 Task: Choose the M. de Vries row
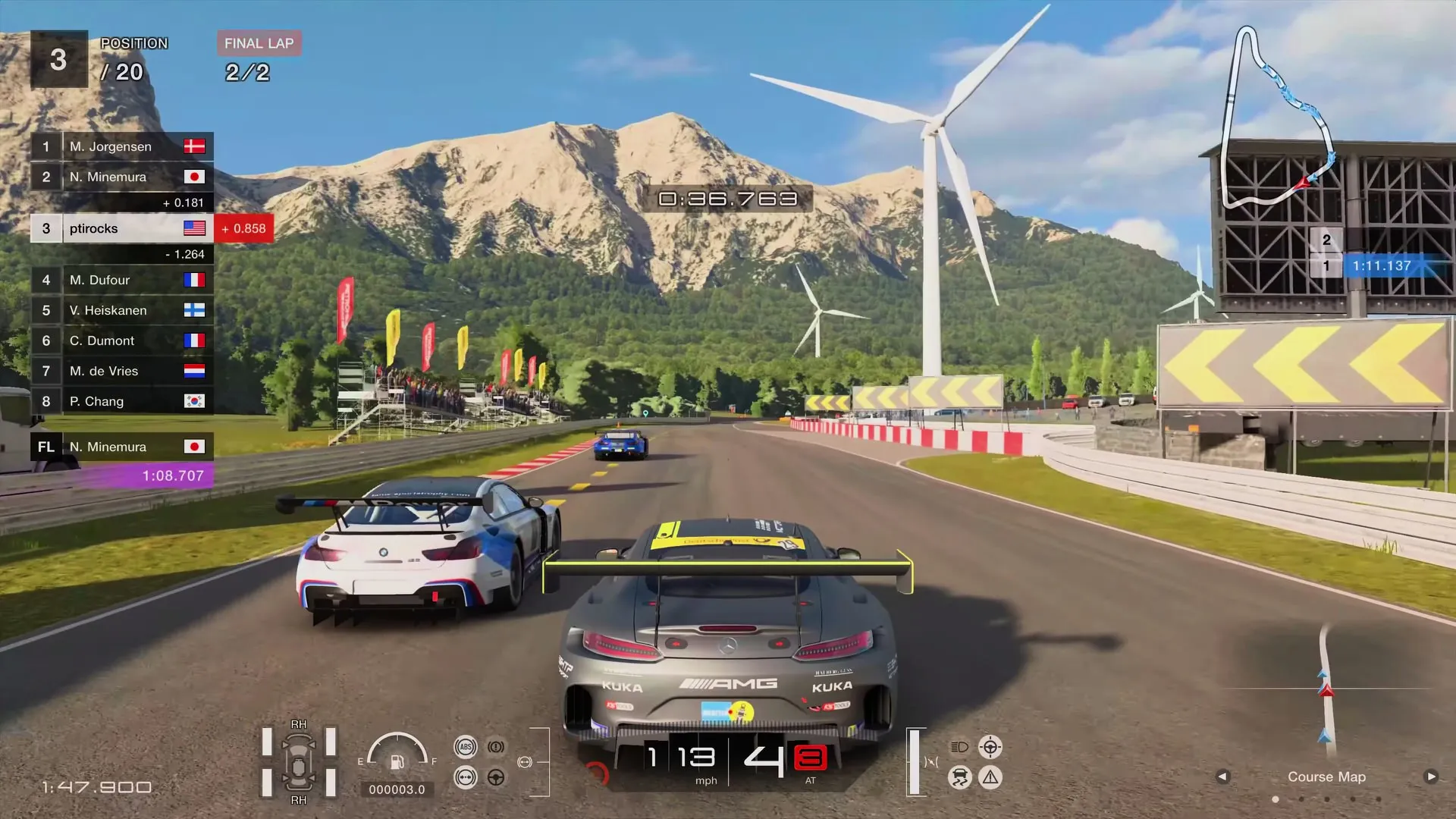click(121, 371)
